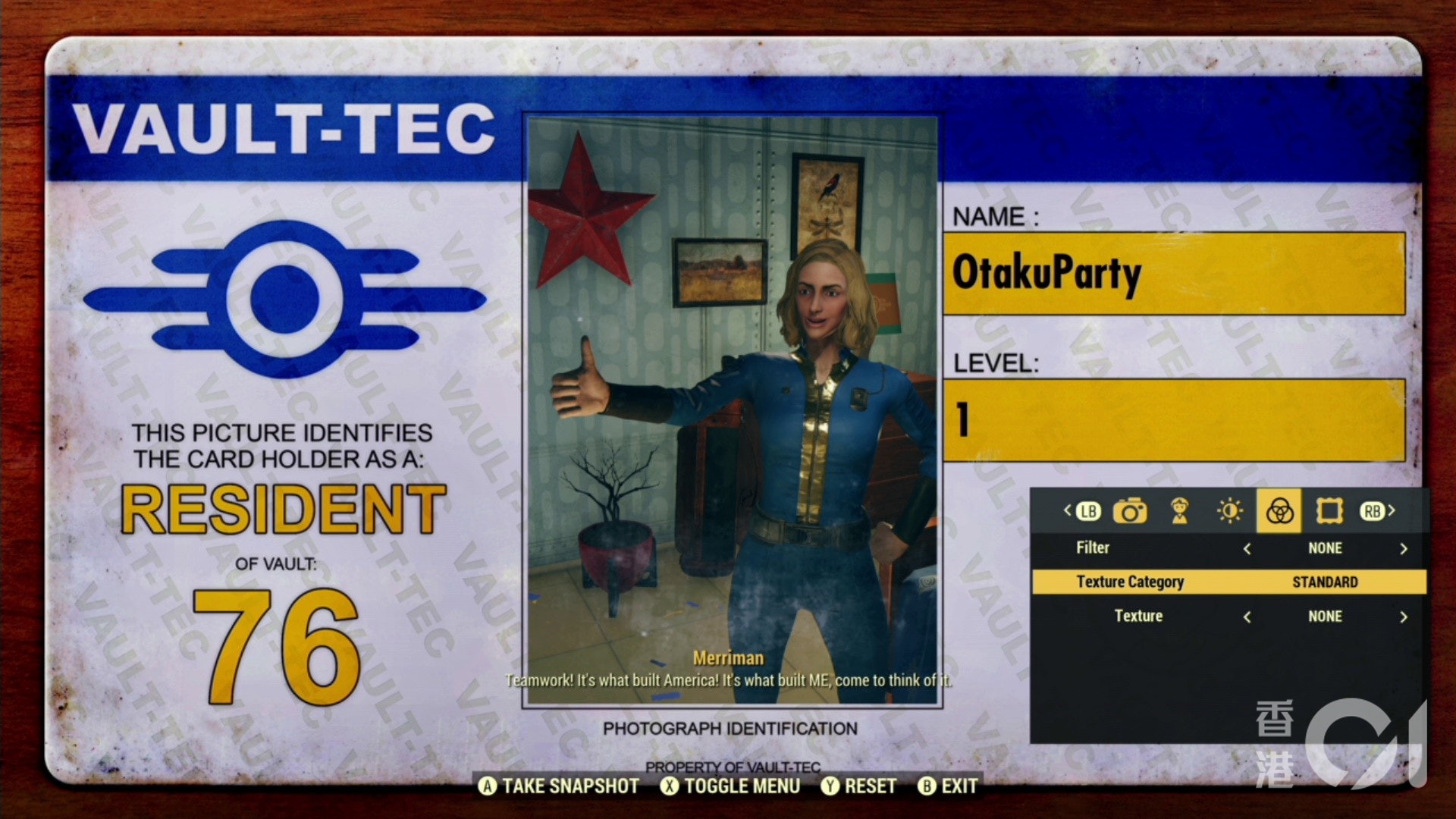
Task: Click the Vault-Tec logo emblem
Action: [287, 296]
